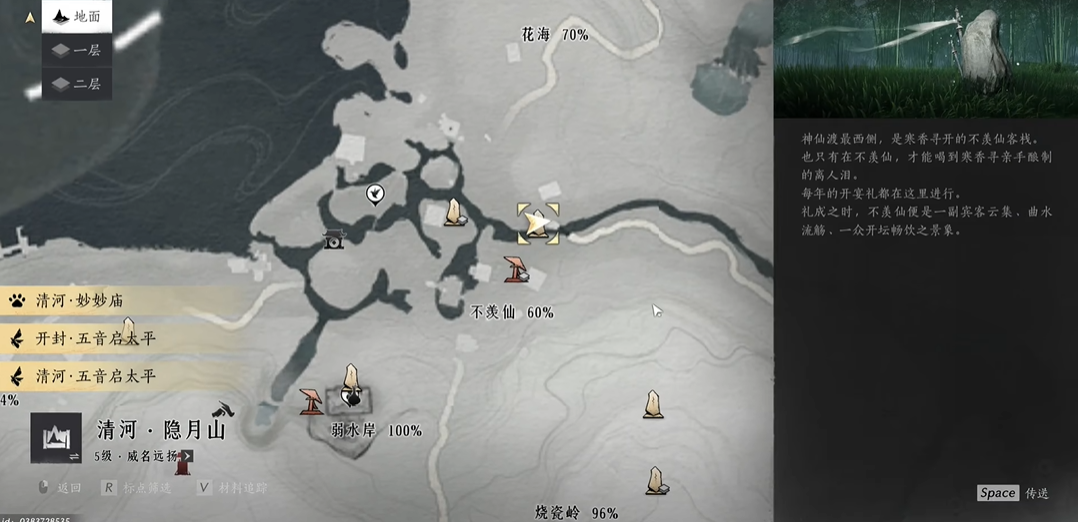1078x522 pixels.
Task: Select the chest icon marker on the map
Action: pyautogui.click(x=333, y=240)
